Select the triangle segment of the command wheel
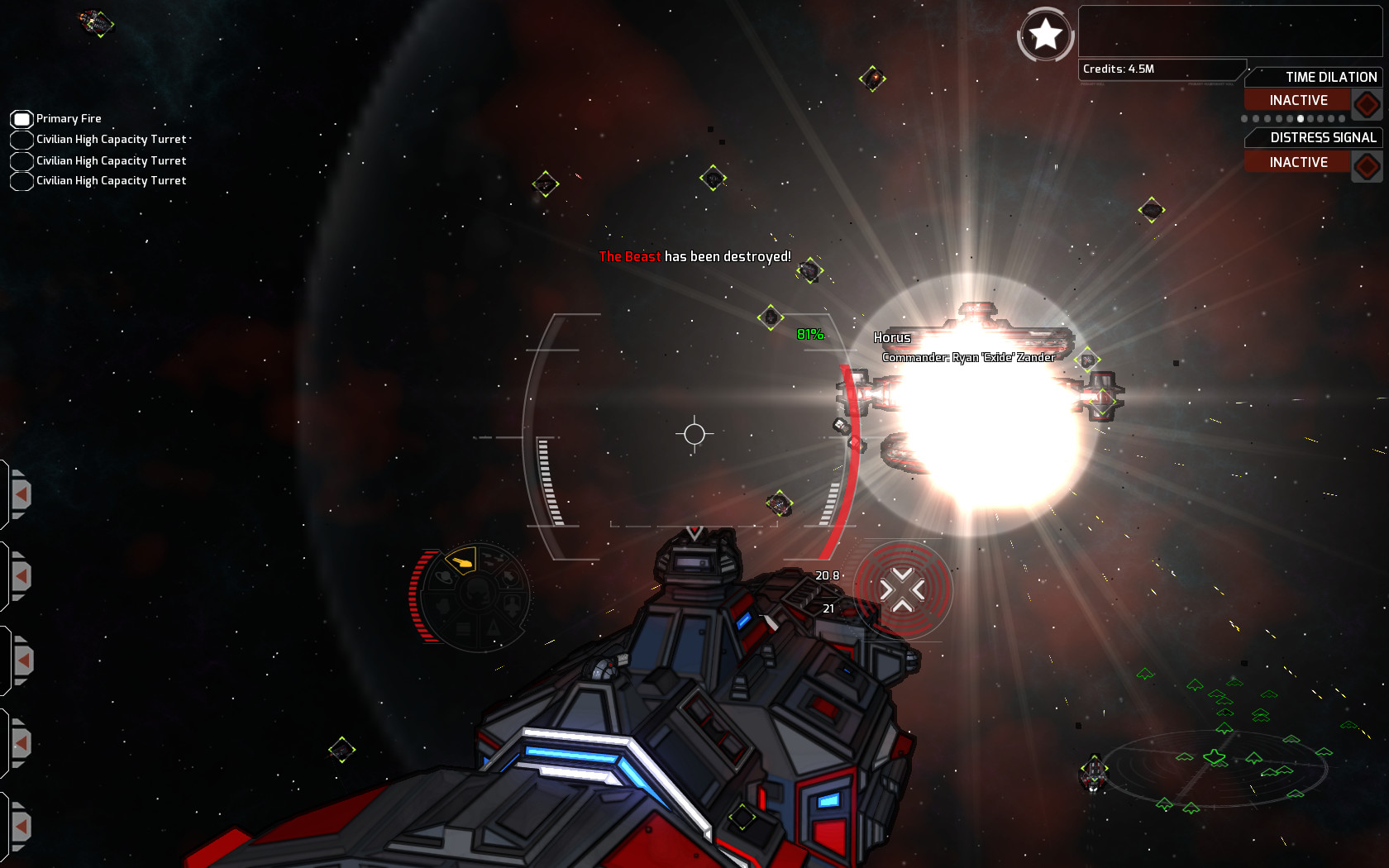This screenshot has height=868, width=1389. (x=493, y=628)
